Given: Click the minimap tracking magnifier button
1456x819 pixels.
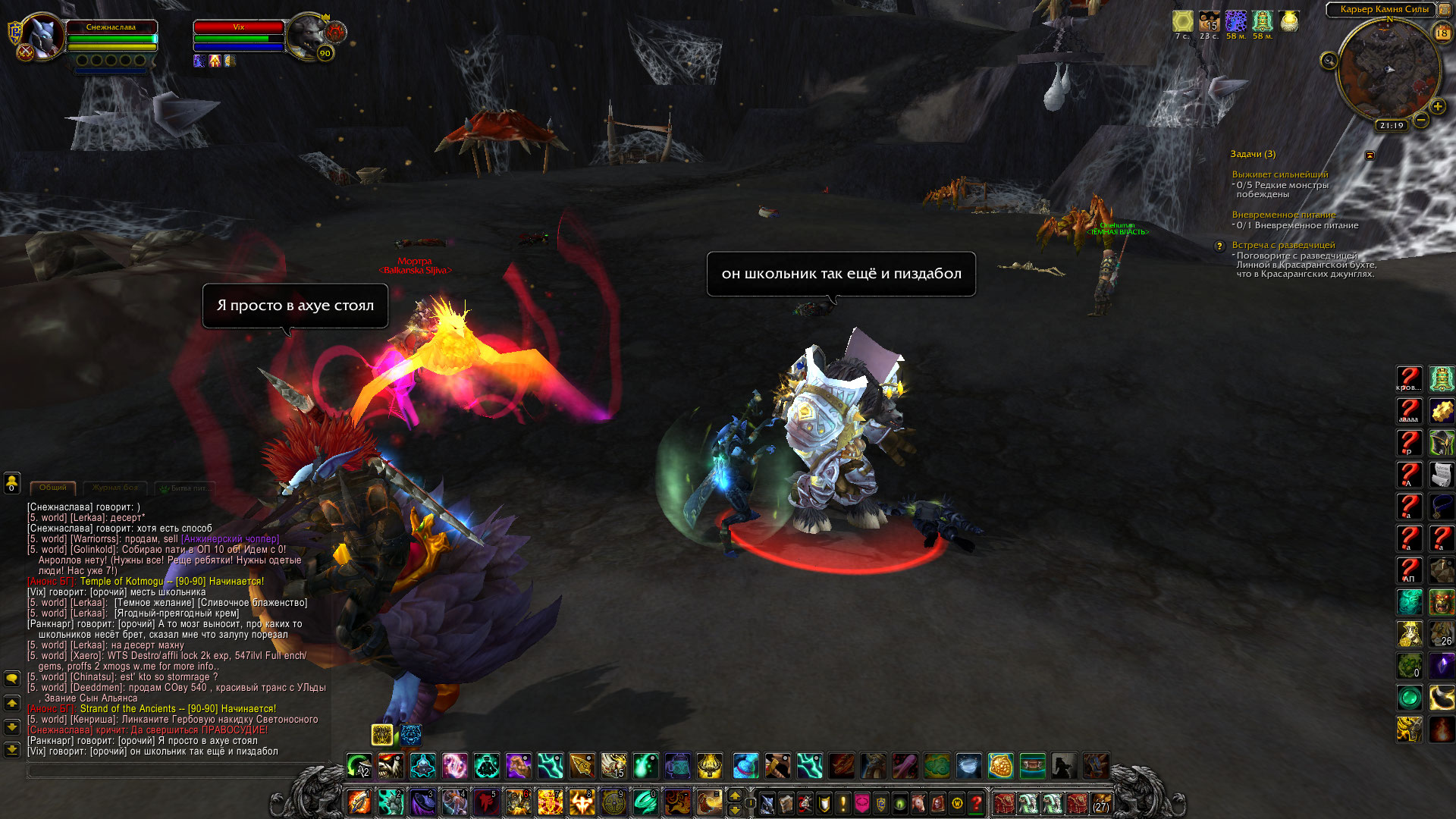Looking at the screenshot, I should click(x=1329, y=61).
